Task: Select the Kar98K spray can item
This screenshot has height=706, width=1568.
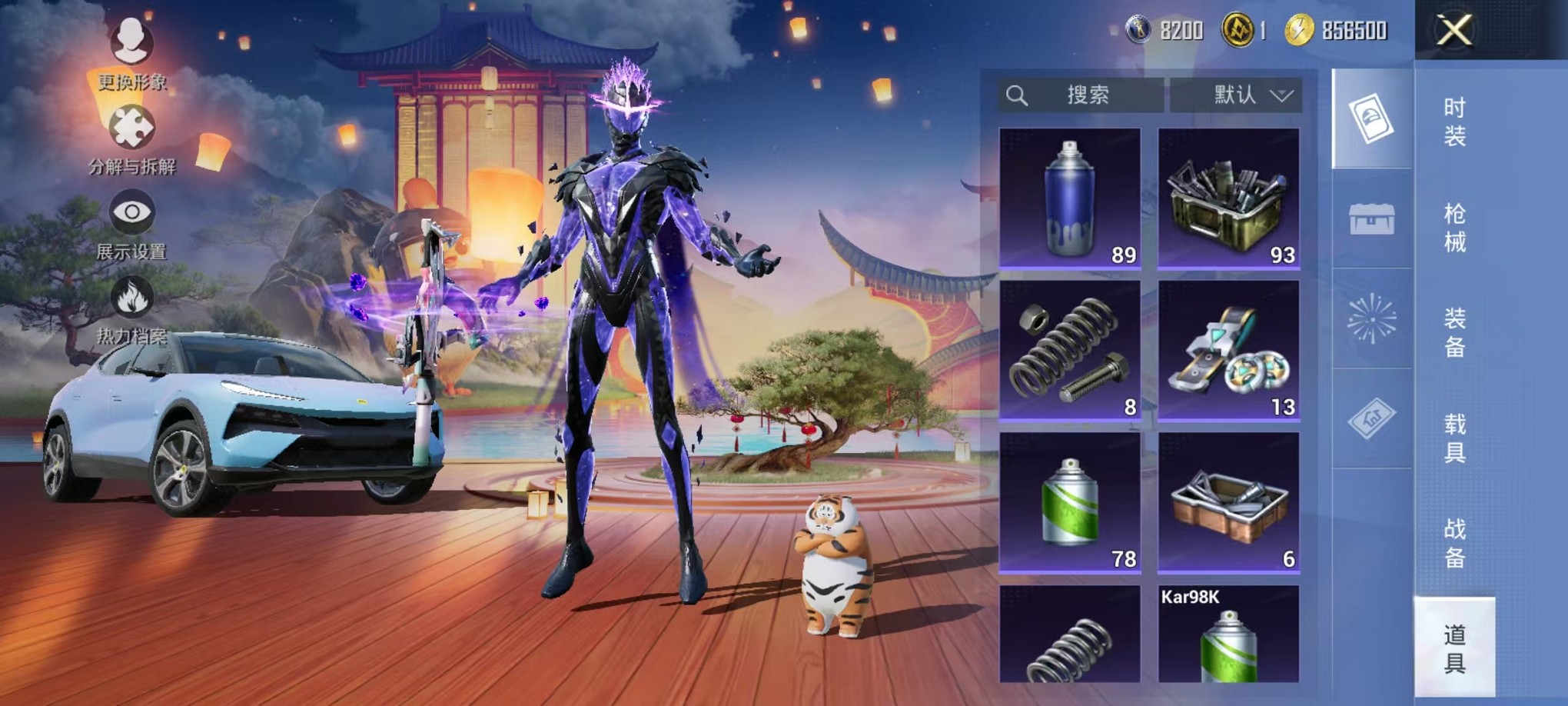Action: [x=1228, y=635]
